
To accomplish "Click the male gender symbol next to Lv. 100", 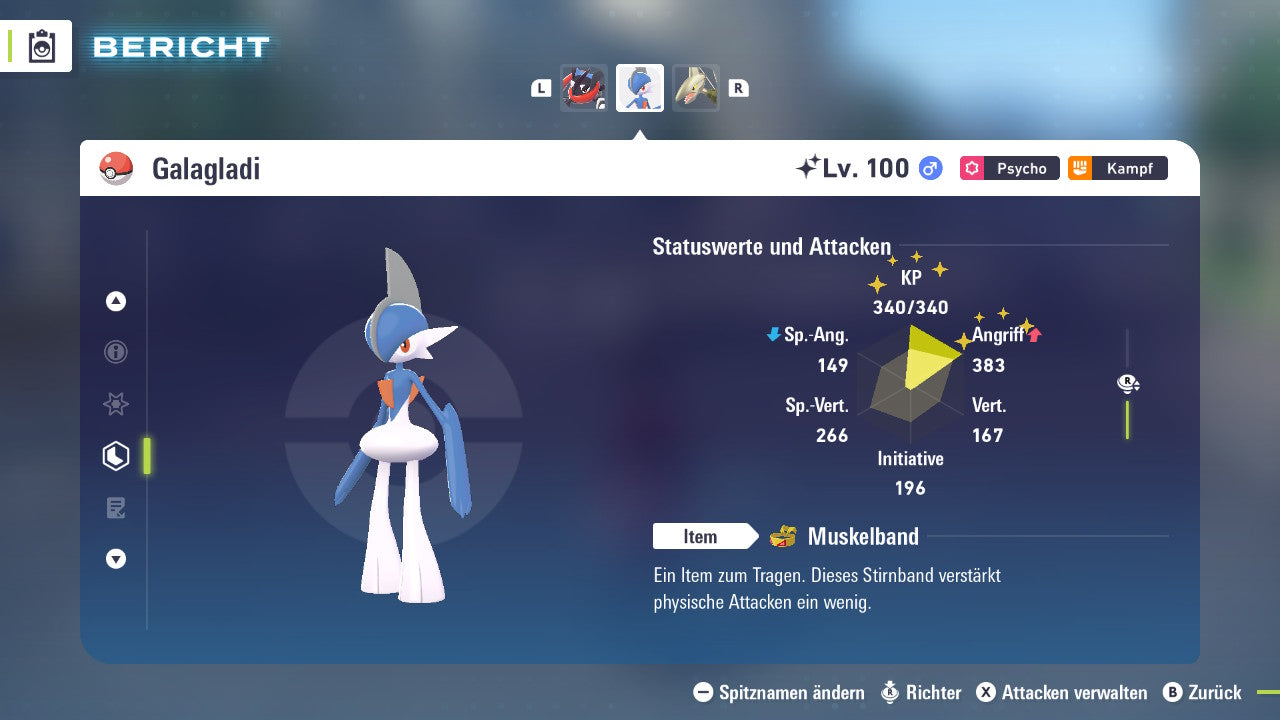I will [930, 168].
